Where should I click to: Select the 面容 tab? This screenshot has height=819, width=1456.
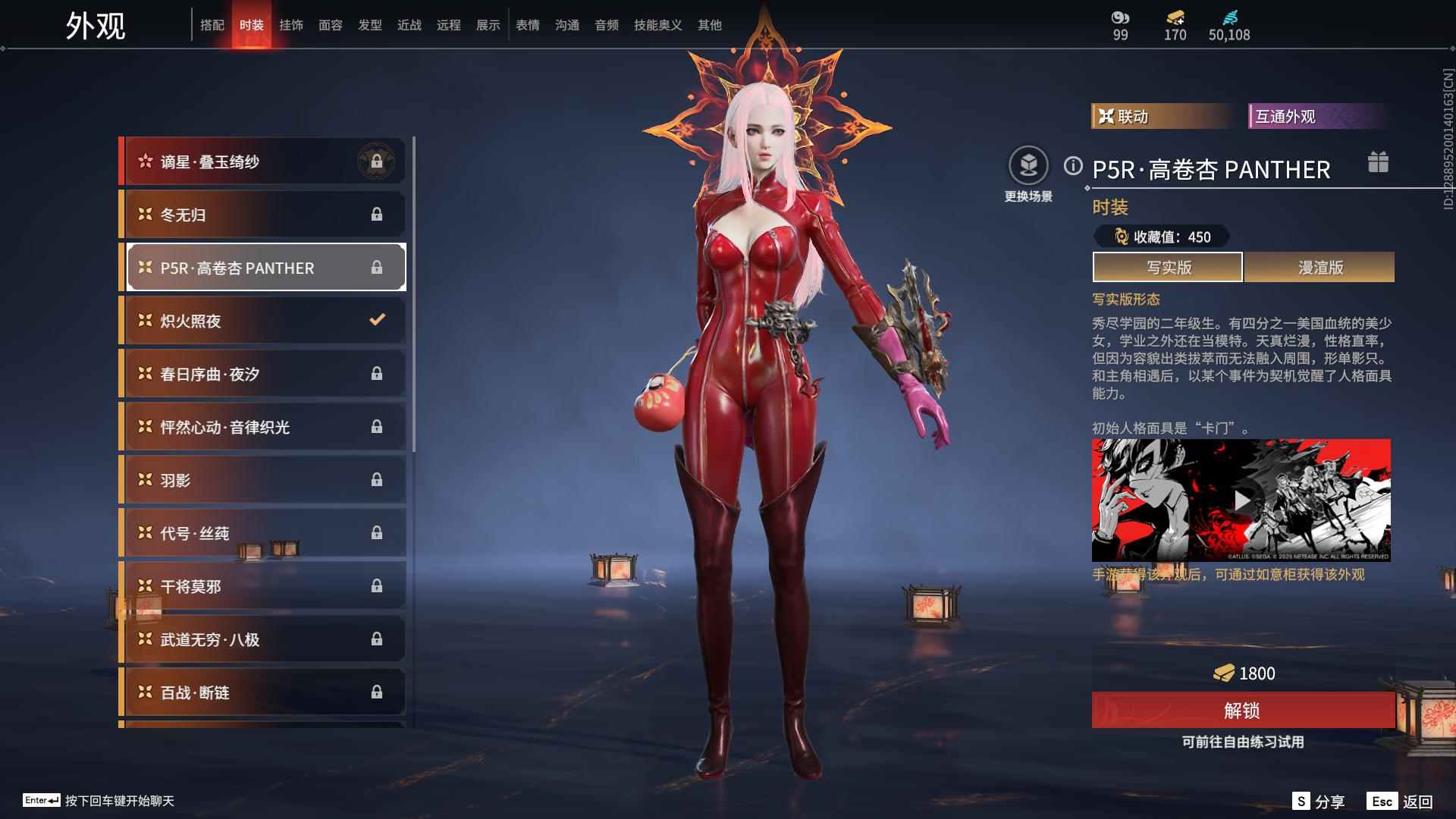[331, 25]
